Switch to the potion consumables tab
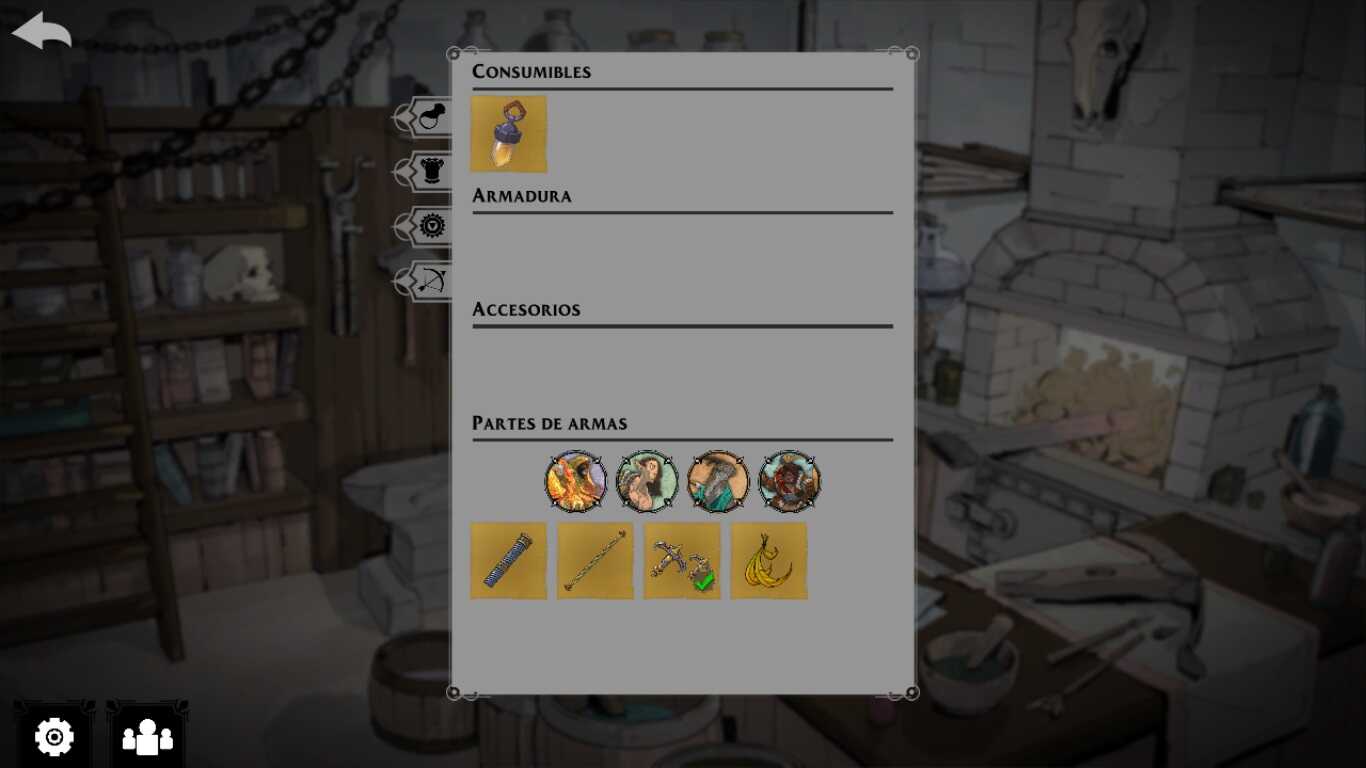The width and height of the screenshot is (1366, 768). [x=427, y=118]
